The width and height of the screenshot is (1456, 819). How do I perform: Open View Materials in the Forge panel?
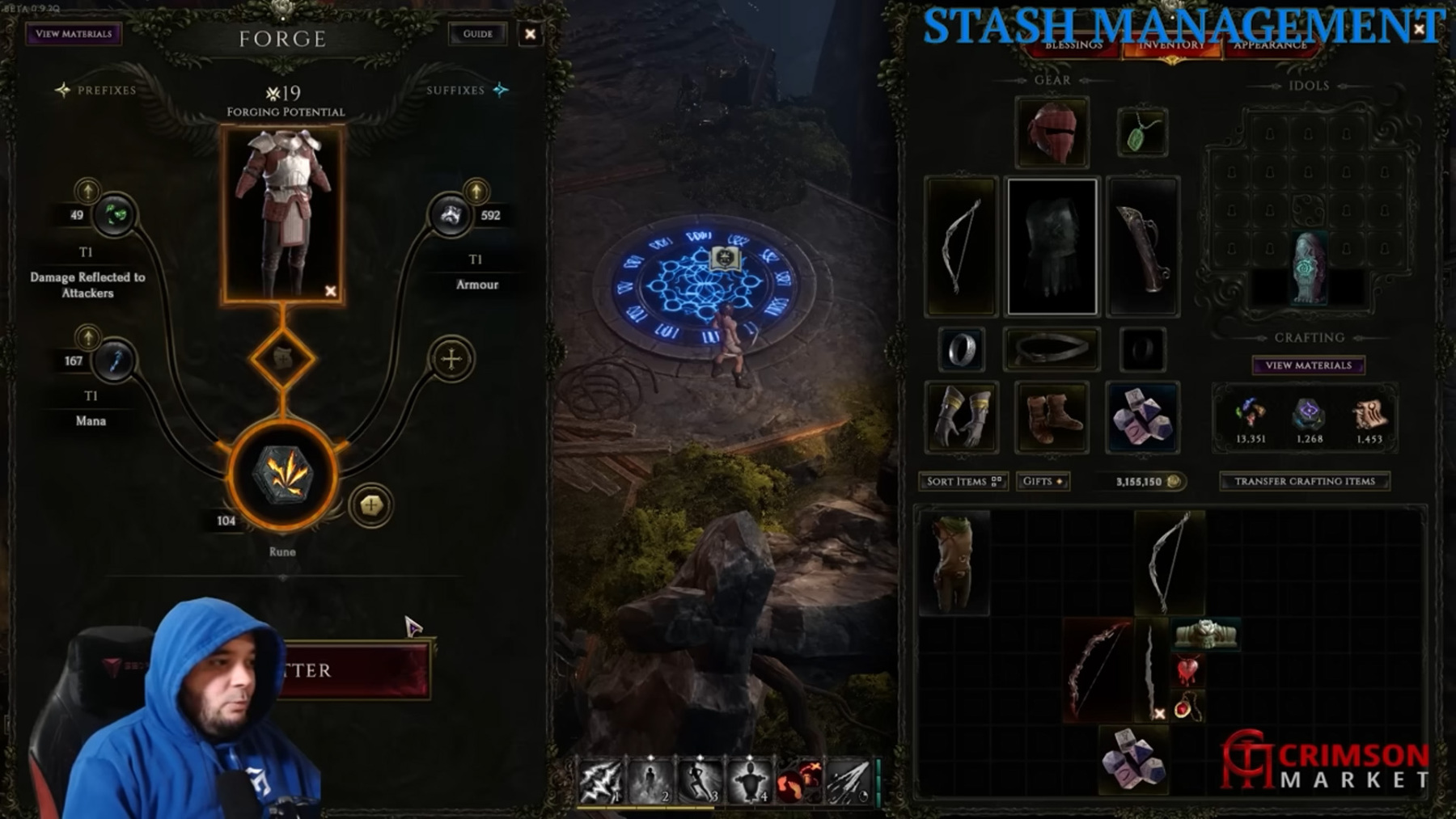74,34
